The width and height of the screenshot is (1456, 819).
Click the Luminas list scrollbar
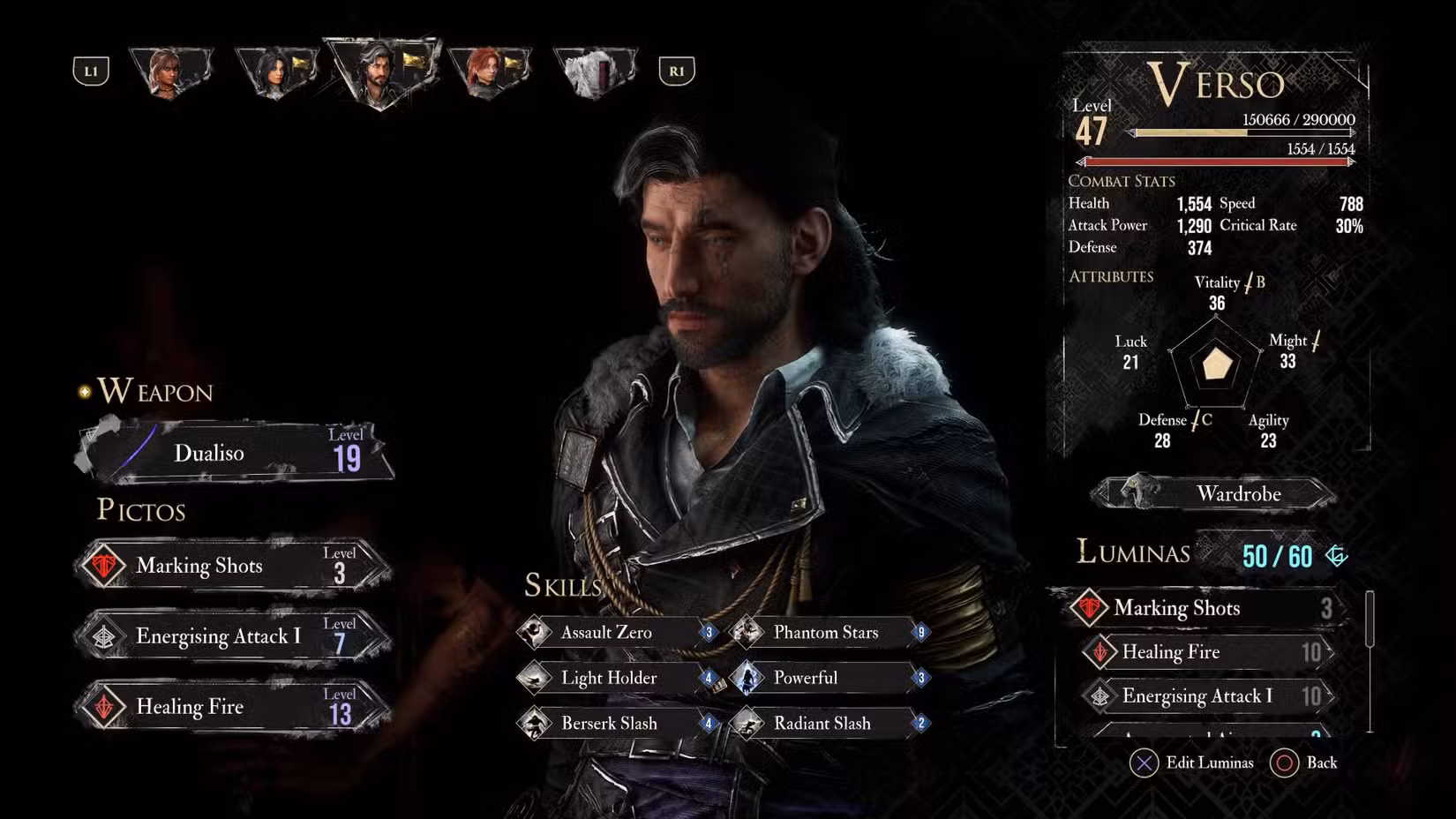pos(1370,619)
